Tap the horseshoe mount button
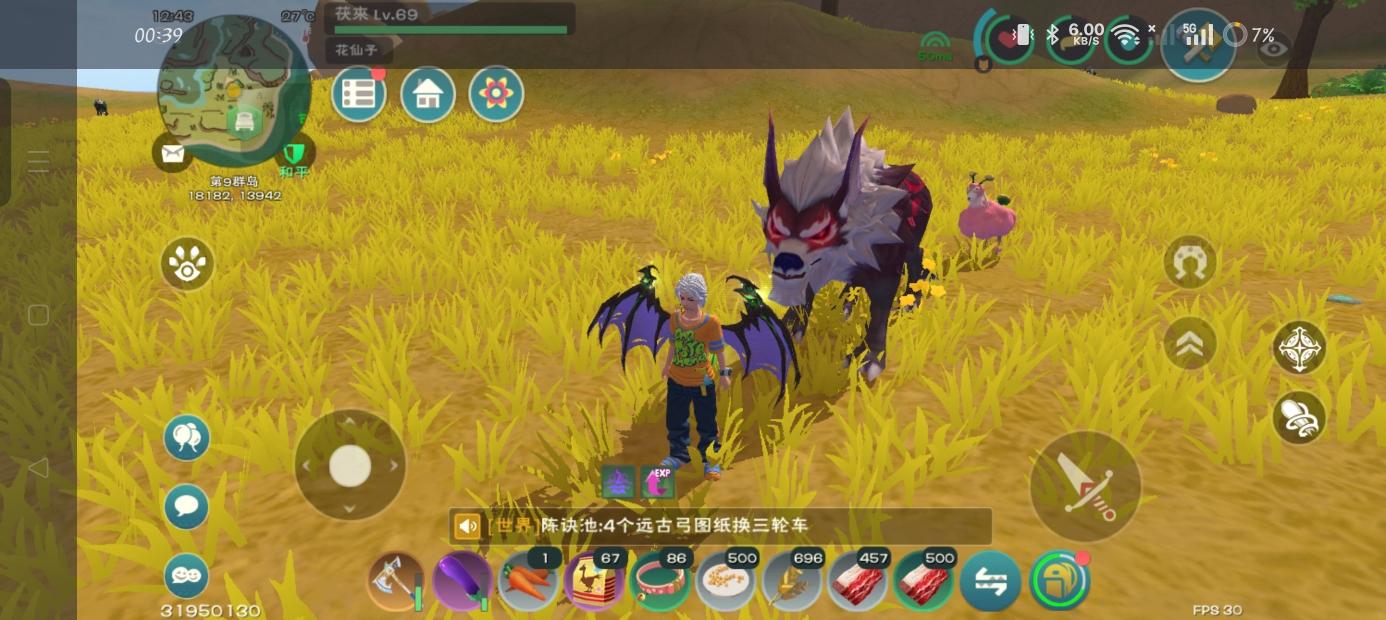Viewport: 1386px width, 620px height. click(x=1190, y=263)
